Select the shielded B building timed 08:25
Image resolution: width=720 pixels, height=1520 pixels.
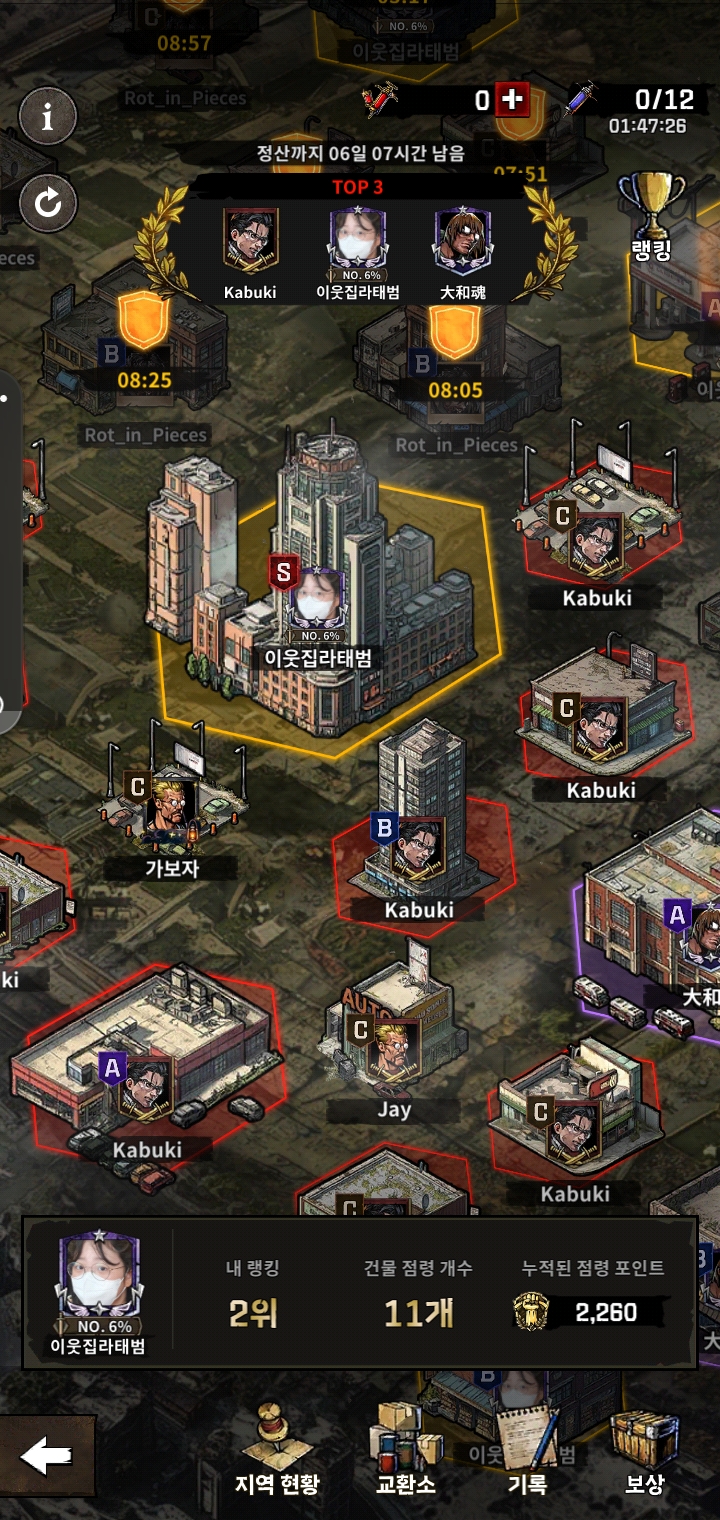click(x=140, y=345)
